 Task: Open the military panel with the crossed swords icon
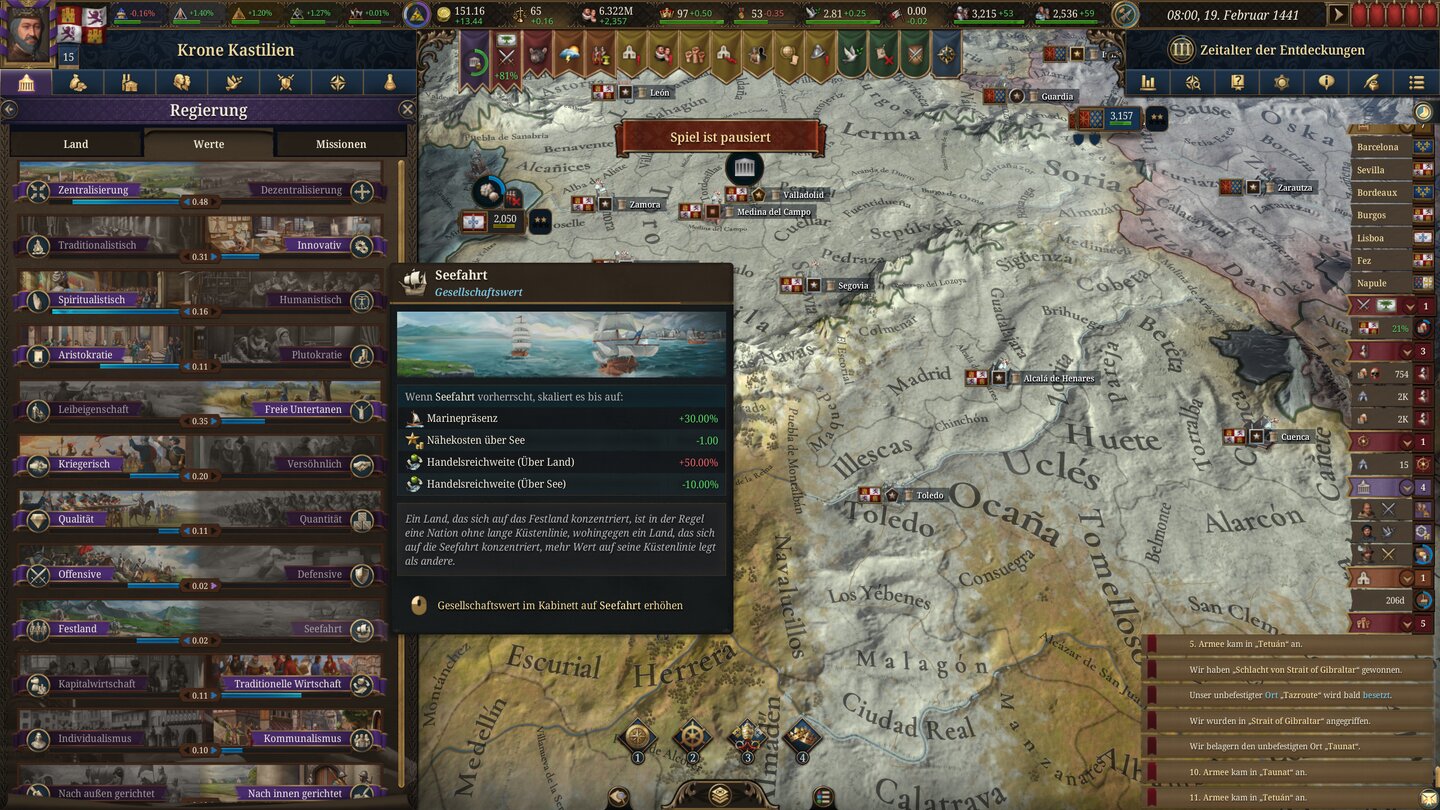[x=286, y=83]
